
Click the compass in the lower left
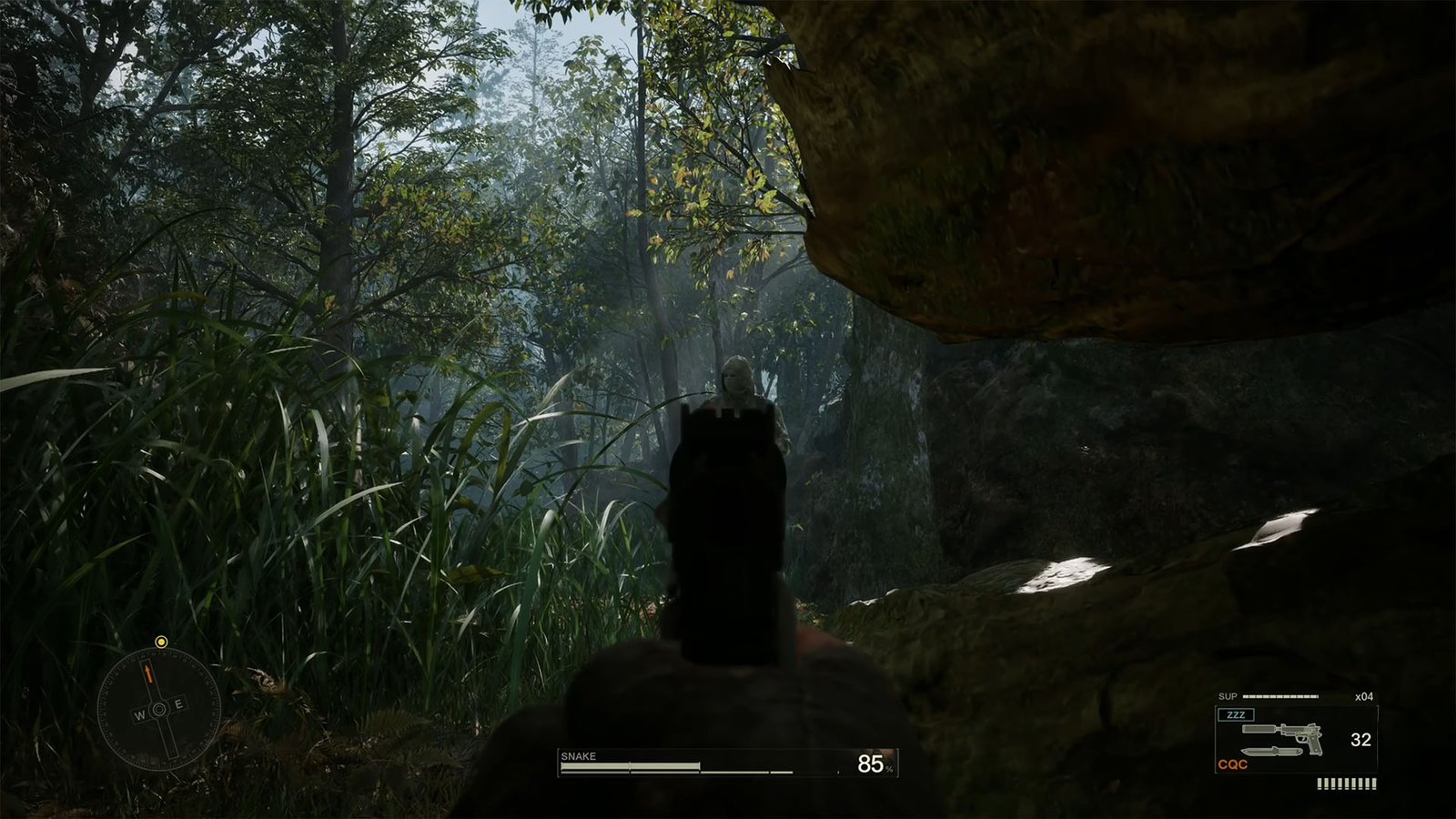pos(159,708)
